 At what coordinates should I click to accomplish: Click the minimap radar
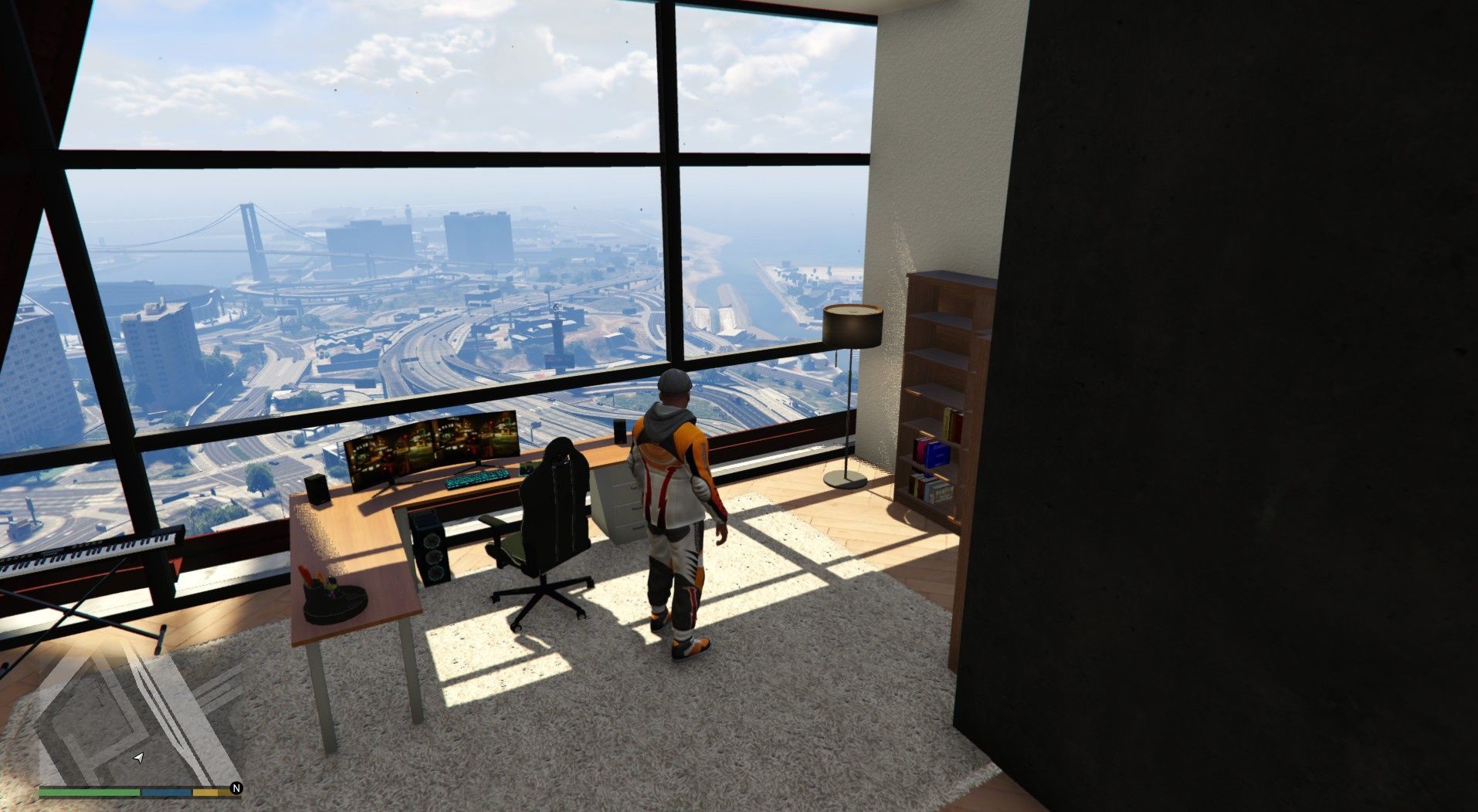pyautogui.click(x=139, y=714)
